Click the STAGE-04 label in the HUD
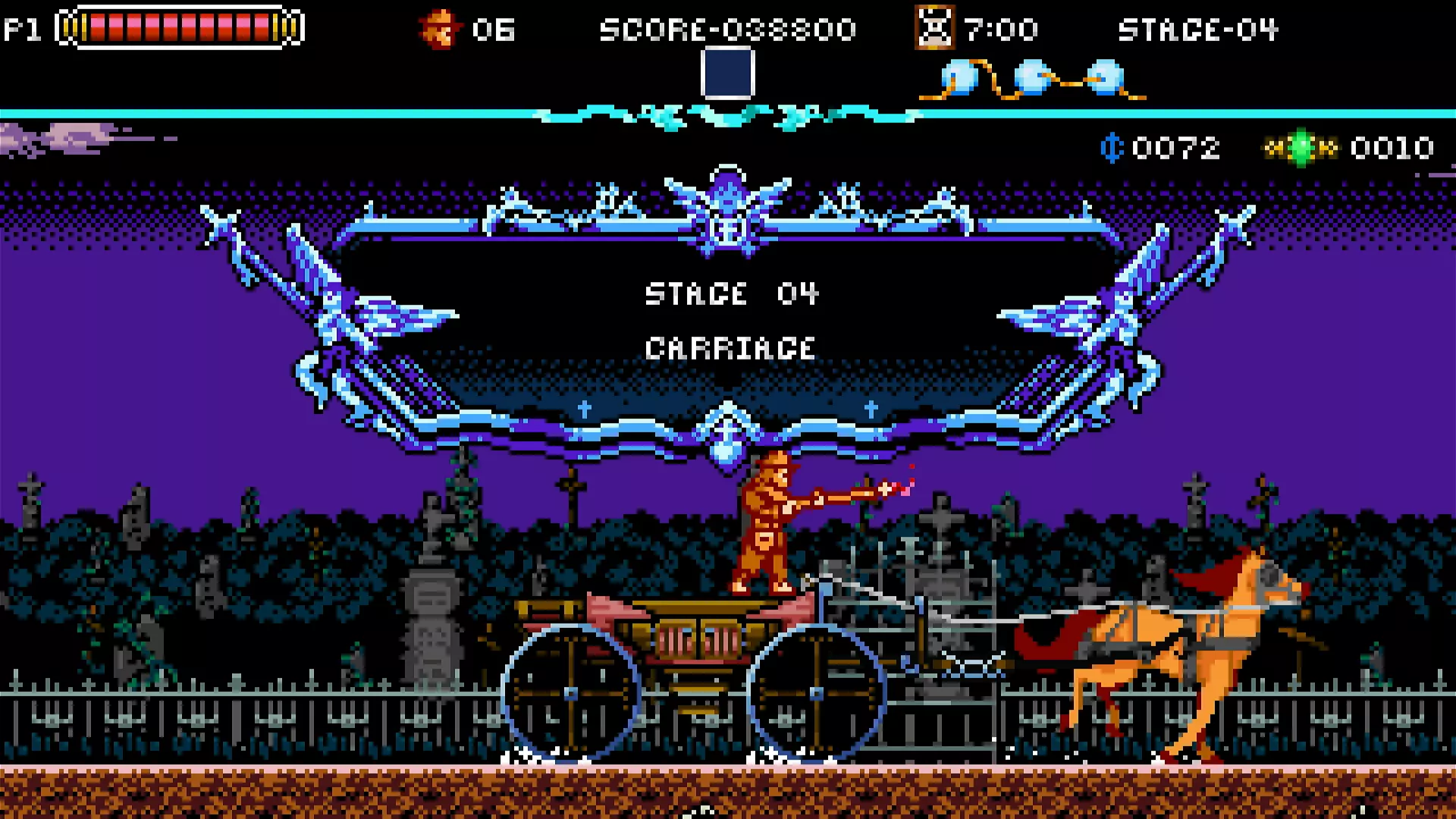The width and height of the screenshot is (1456, 819). pyautogui.click(x=1198, y=29)
